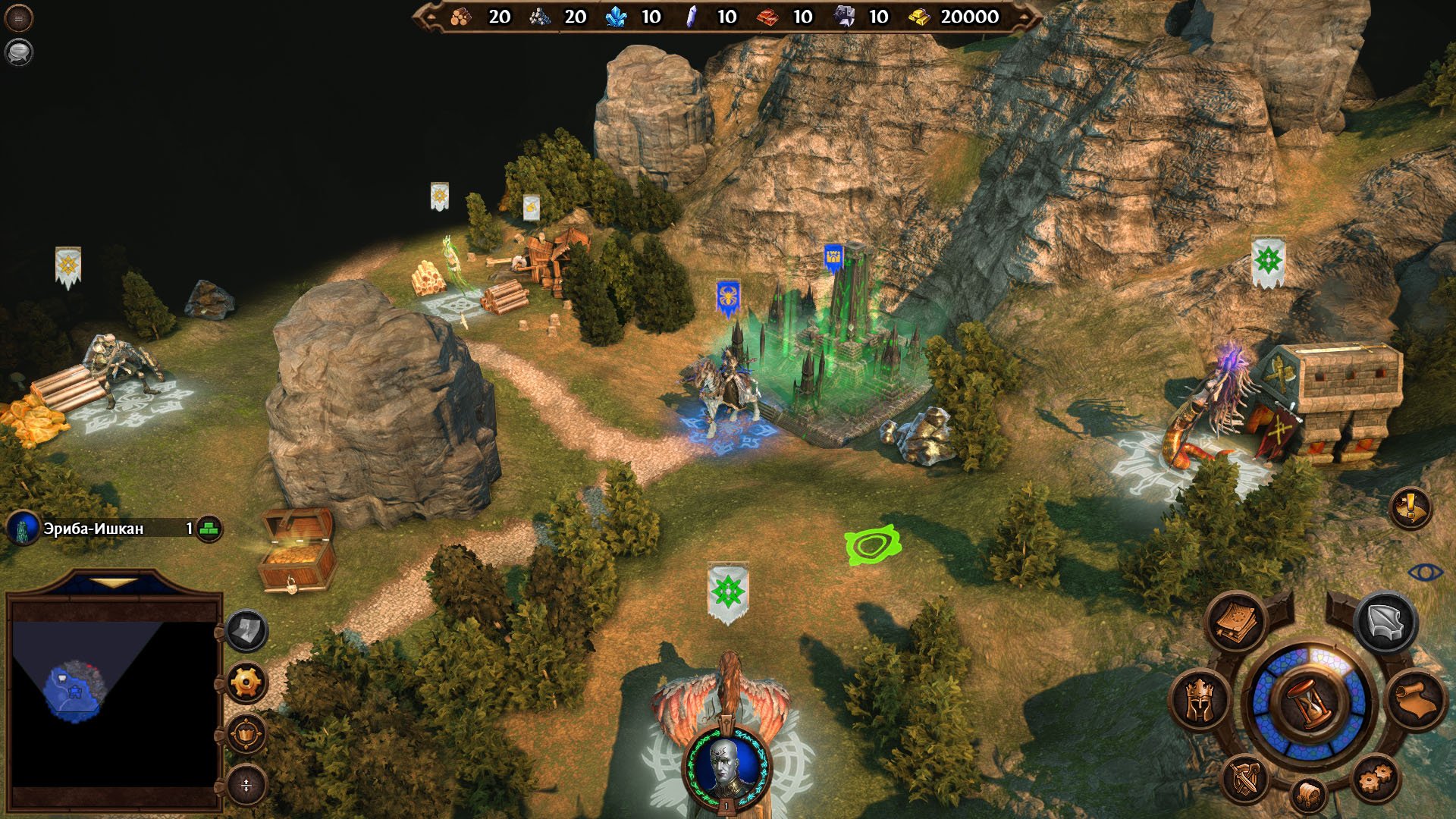This screenshot has height=819, width=1456.
Task: Collapse the minimap with the gold arrow
Action: click(x=114, y=583)
